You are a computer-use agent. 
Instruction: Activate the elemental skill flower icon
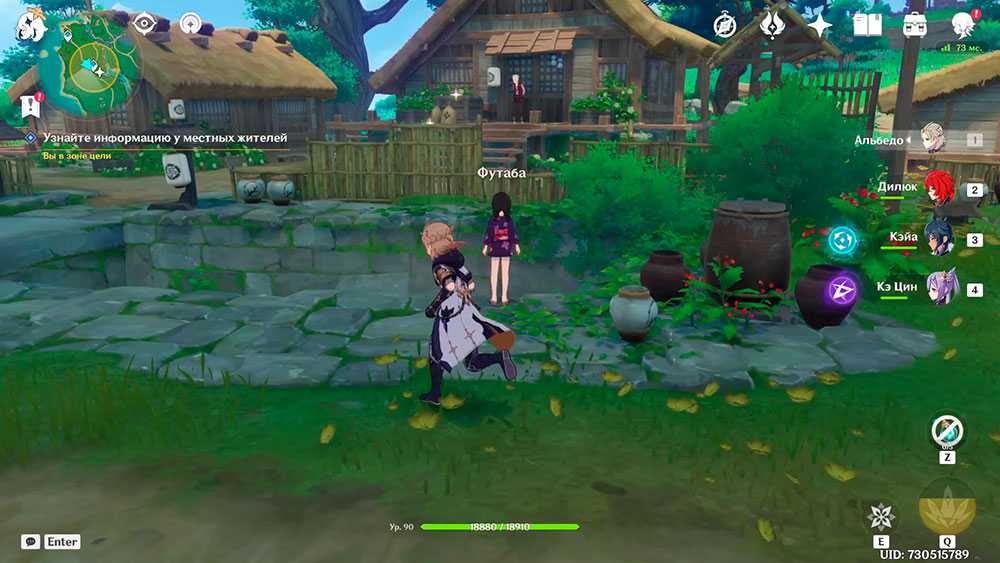pyautogui.click(x=881, y=516)
